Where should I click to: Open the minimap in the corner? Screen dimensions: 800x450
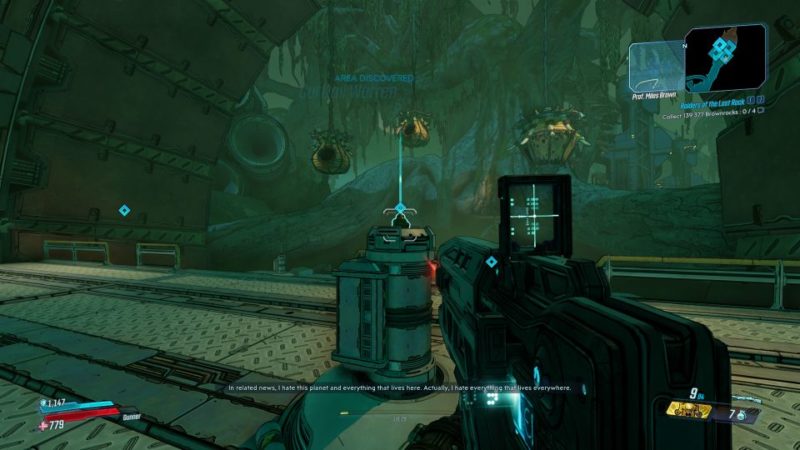pos(725,57)
